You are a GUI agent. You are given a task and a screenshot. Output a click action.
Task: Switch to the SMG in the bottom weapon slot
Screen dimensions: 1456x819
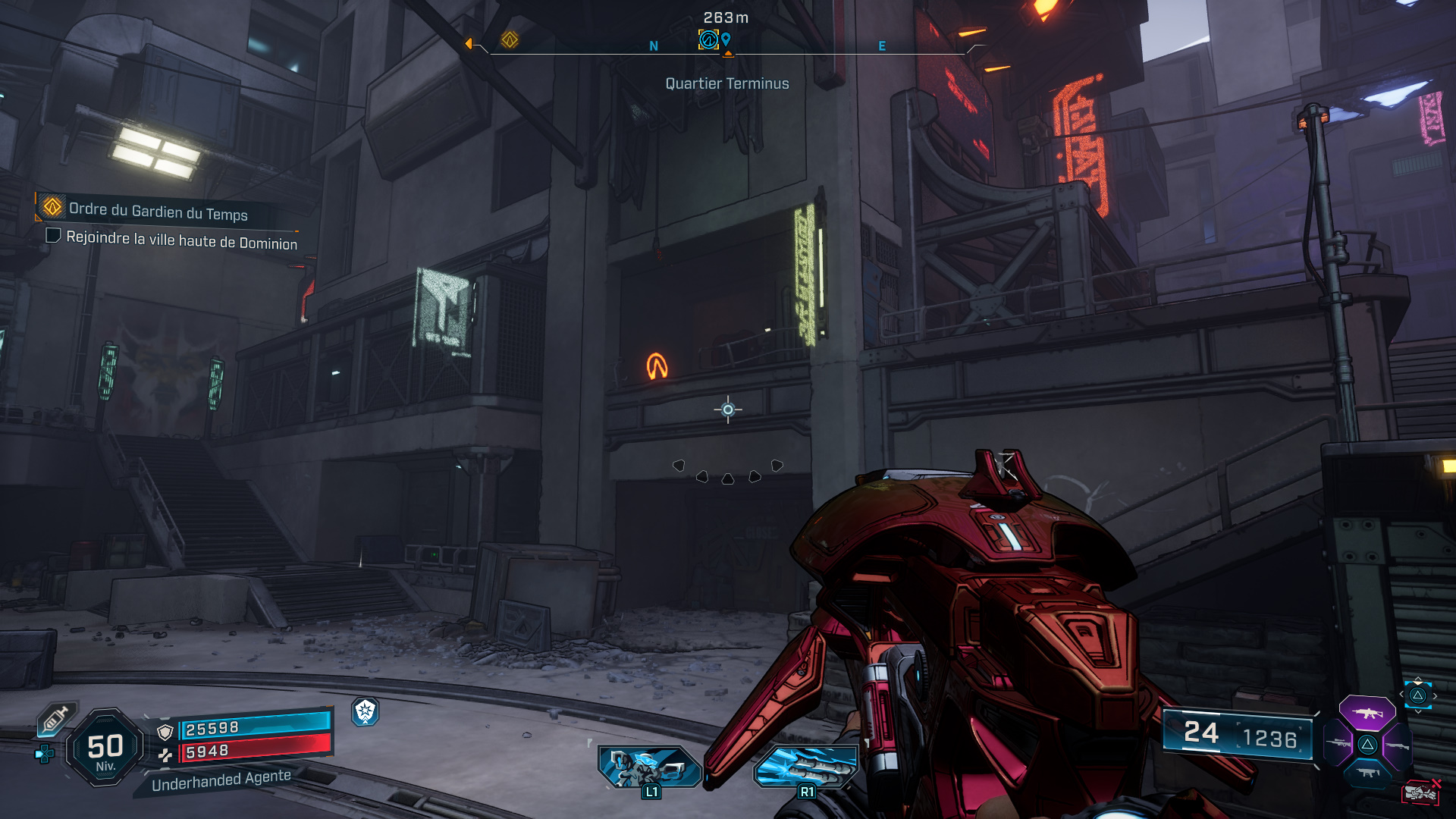click(x=1367, y=773)
